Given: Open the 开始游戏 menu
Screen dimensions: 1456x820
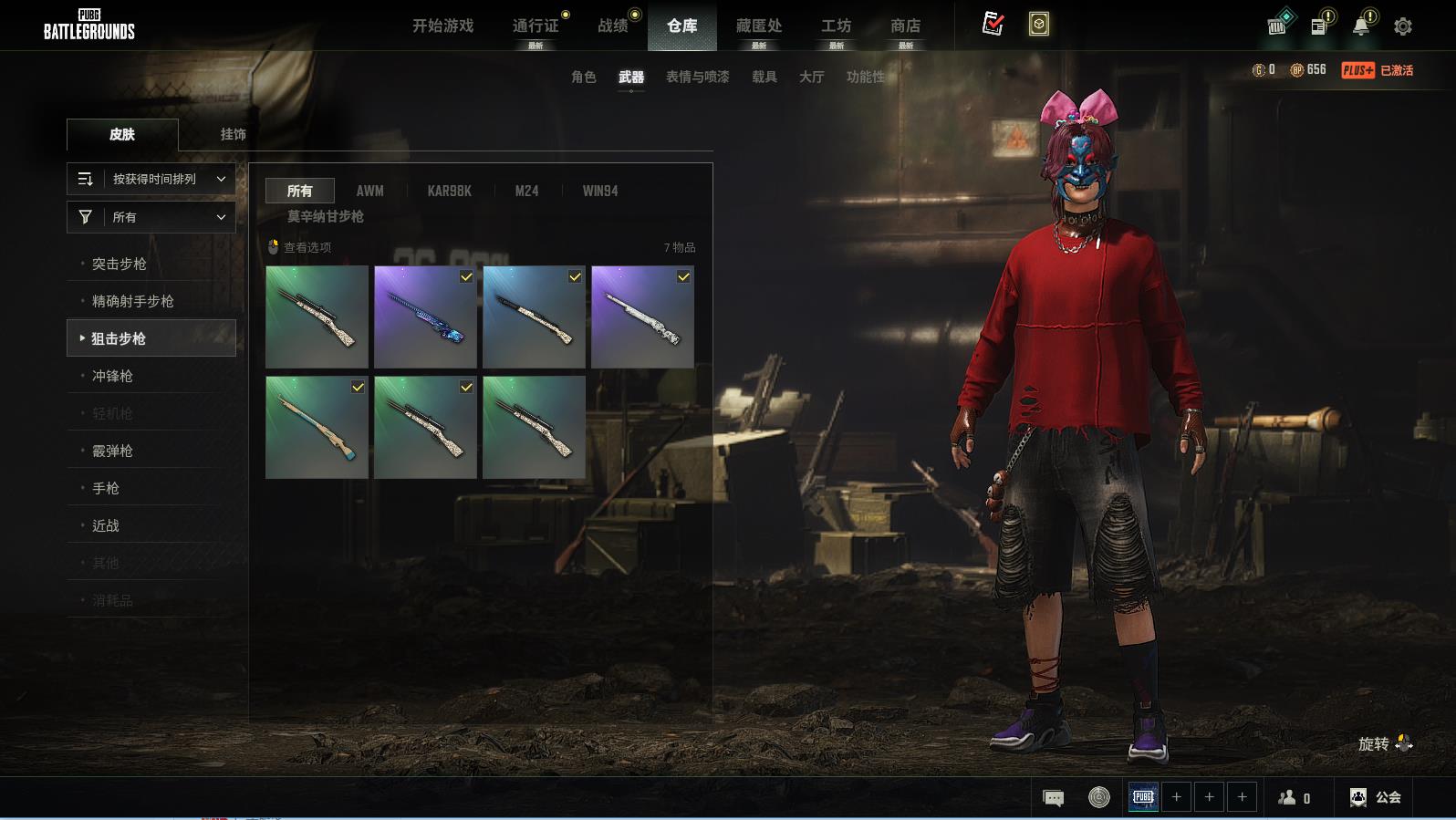Looking at the screenshot, I should pos(442,26).
